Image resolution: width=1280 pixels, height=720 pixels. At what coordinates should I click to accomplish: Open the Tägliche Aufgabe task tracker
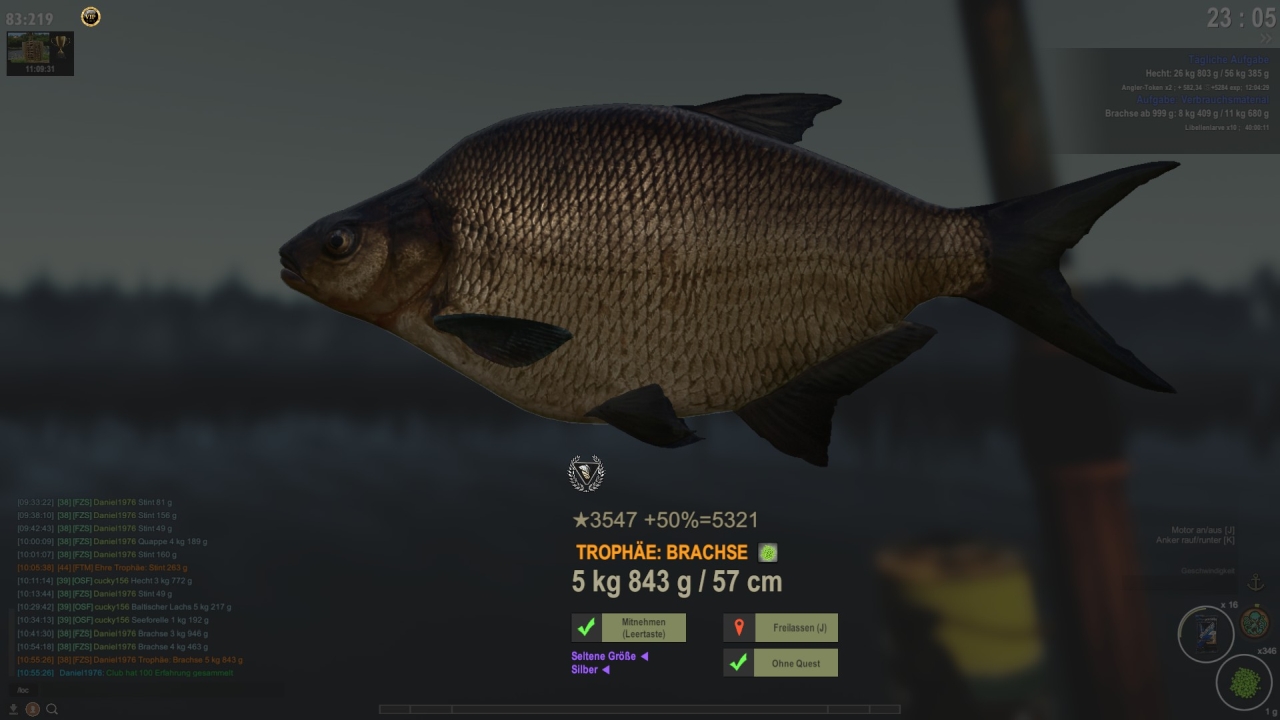point(1228,60)
